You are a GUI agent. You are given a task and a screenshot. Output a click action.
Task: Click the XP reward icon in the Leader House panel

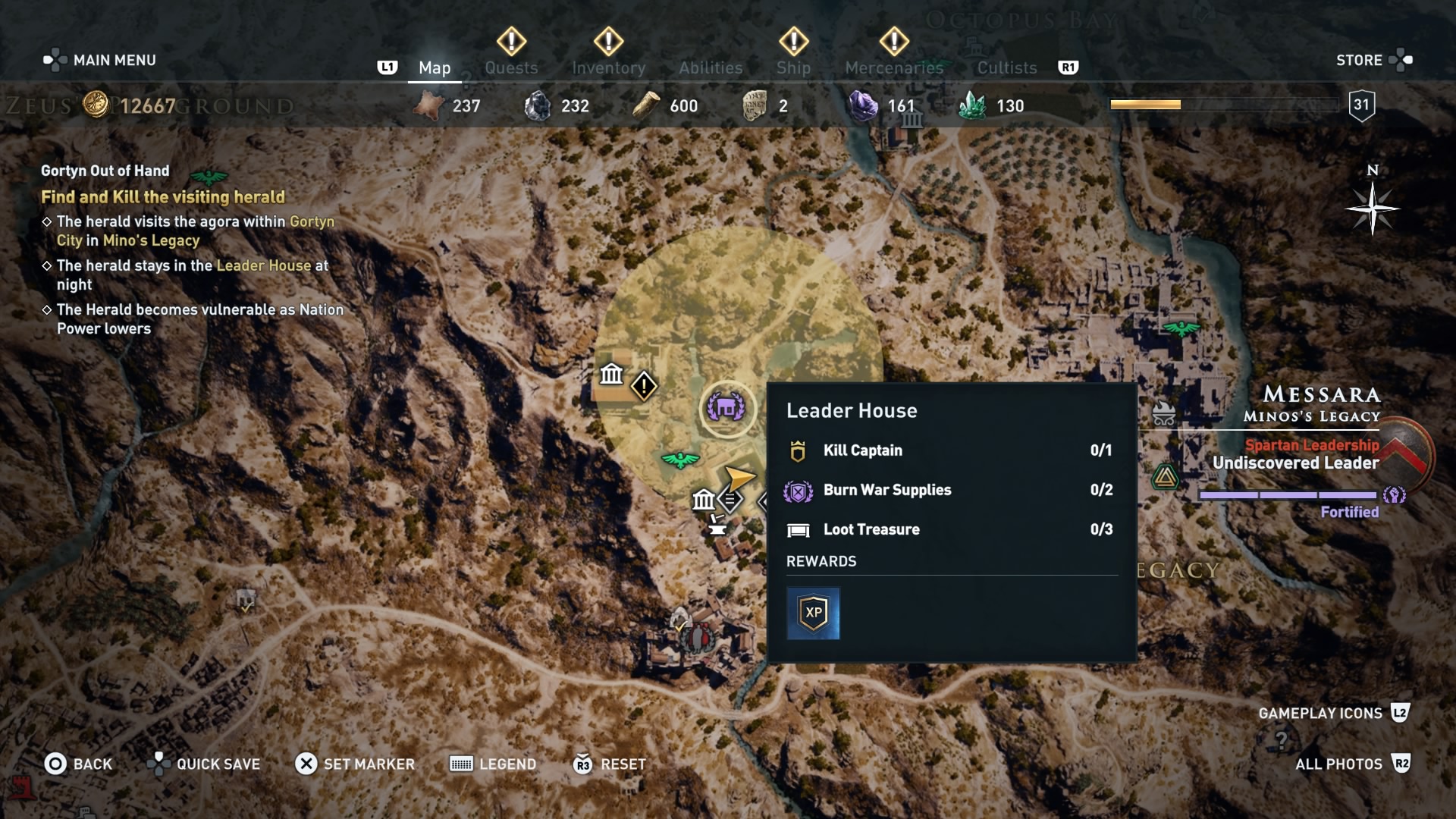point(813,613)
